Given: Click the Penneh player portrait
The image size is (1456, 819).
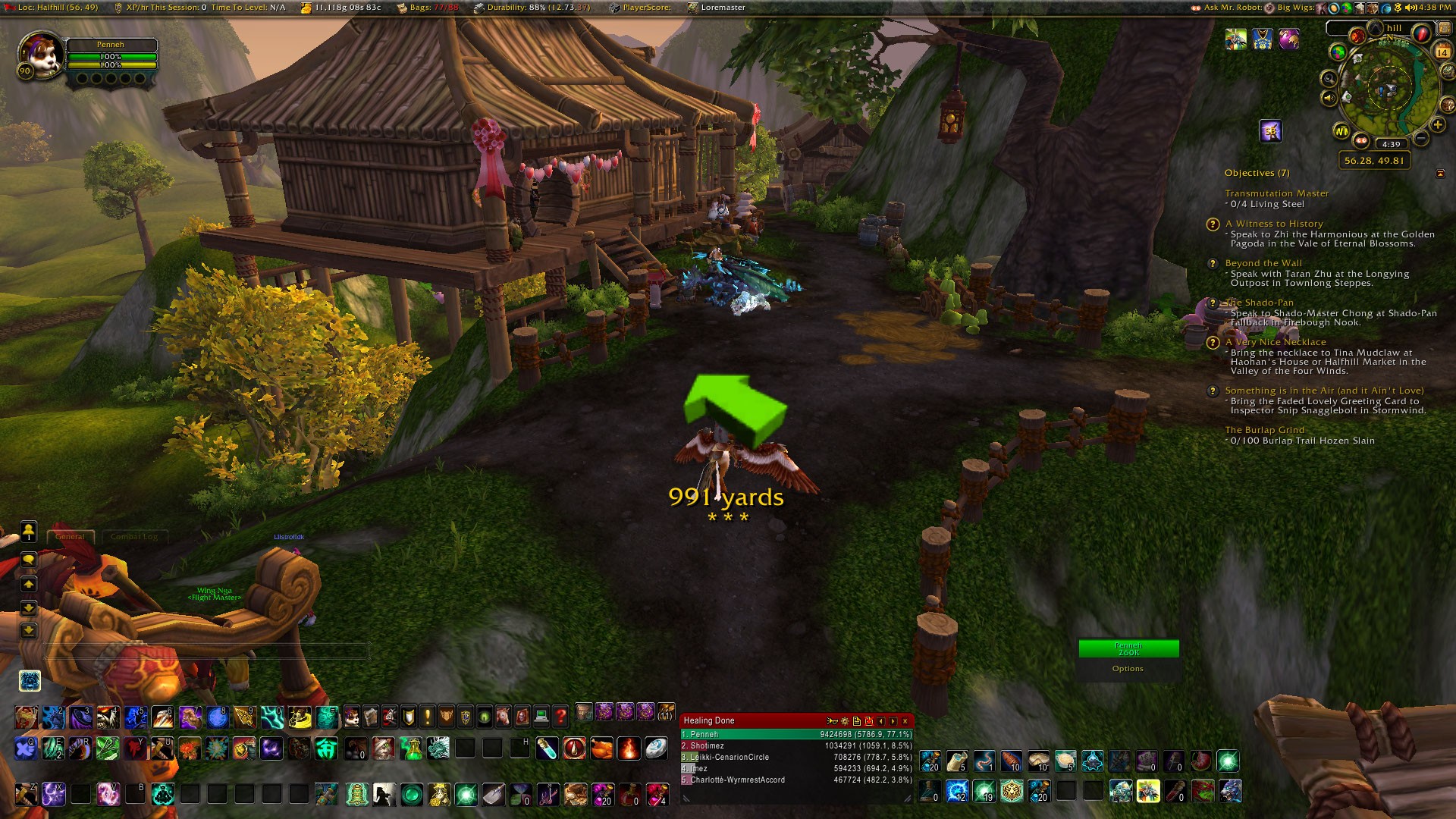Looking at the screenshot, I should pyautogui.click(x=39, y=53).
